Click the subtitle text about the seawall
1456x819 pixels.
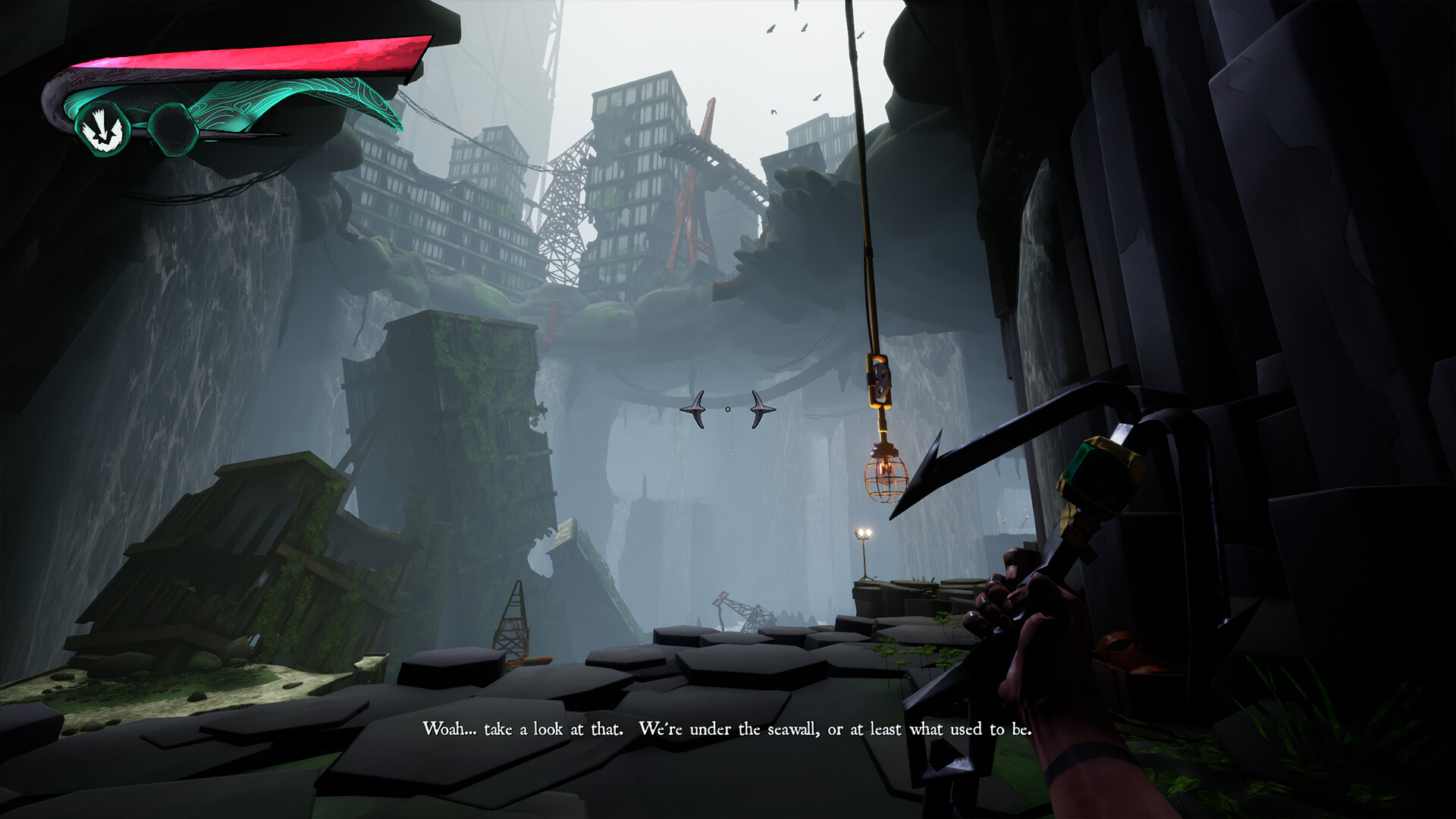pos(728,729)
